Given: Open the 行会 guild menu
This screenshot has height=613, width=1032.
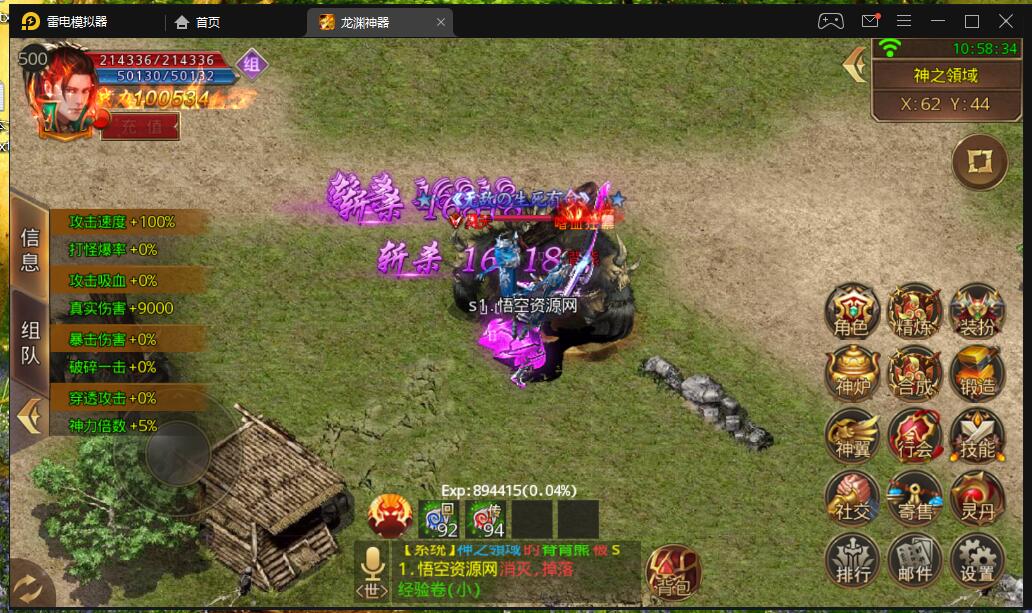Looking at the screenshot, I should 915,435.
